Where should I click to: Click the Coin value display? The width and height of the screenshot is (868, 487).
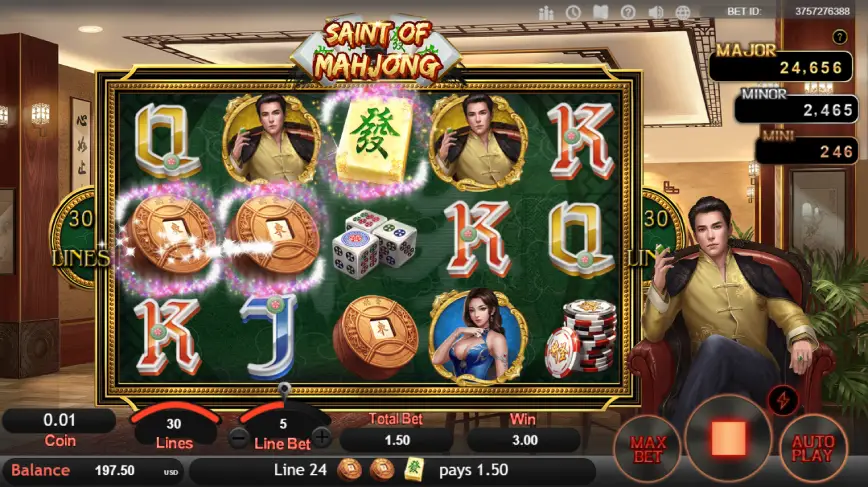coord(60,422)
